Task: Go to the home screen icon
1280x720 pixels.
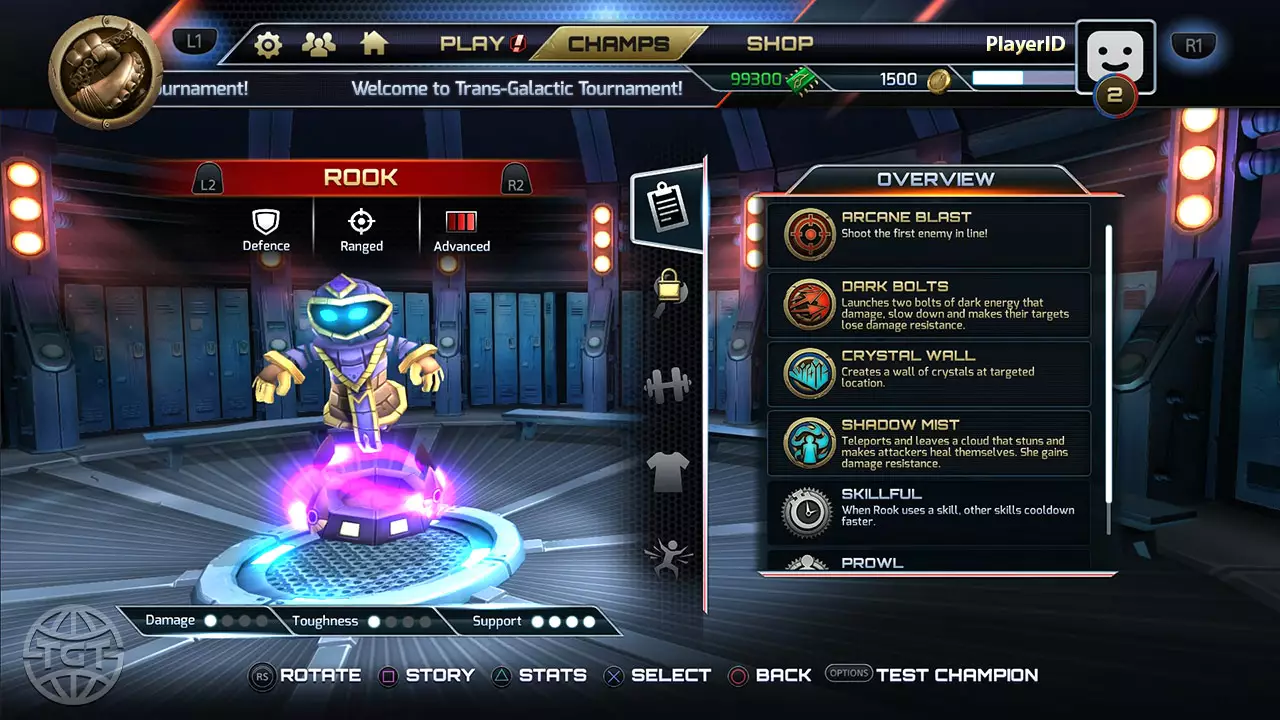Action: (x=374, y=44)
